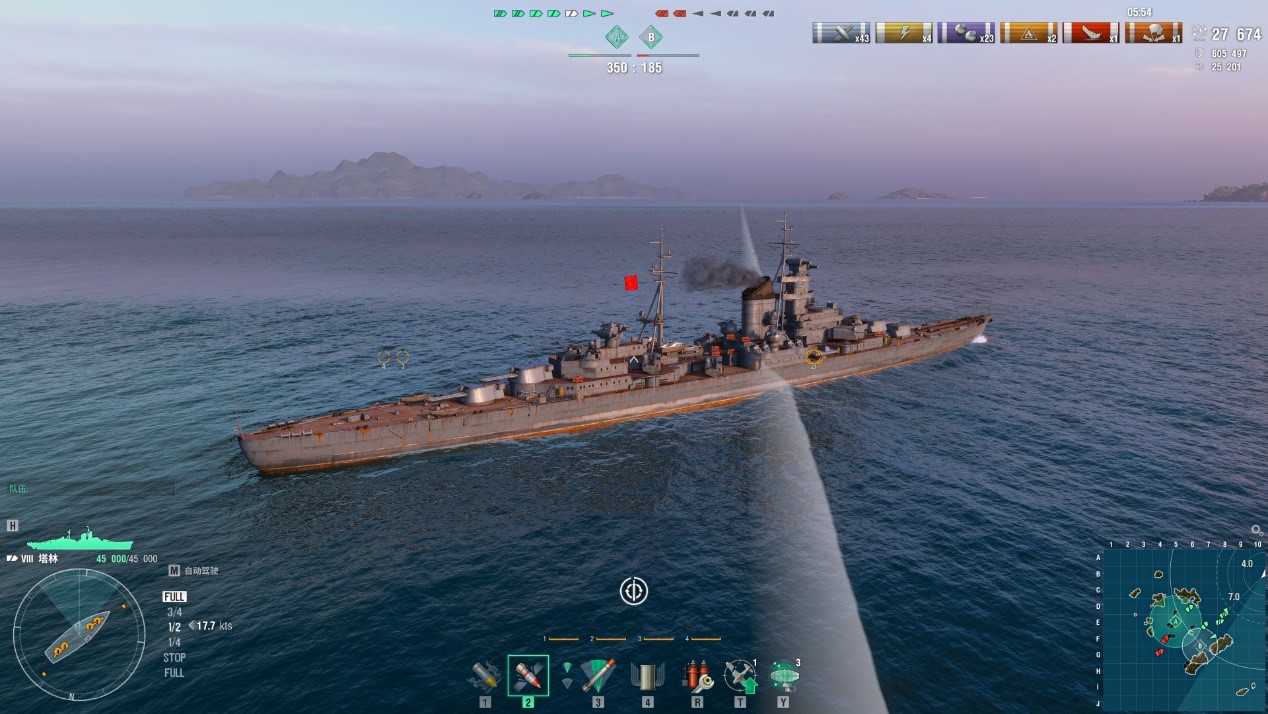Click the capture point A indicator at top
Screen dimensions: 1268x714
coord(617,38)
